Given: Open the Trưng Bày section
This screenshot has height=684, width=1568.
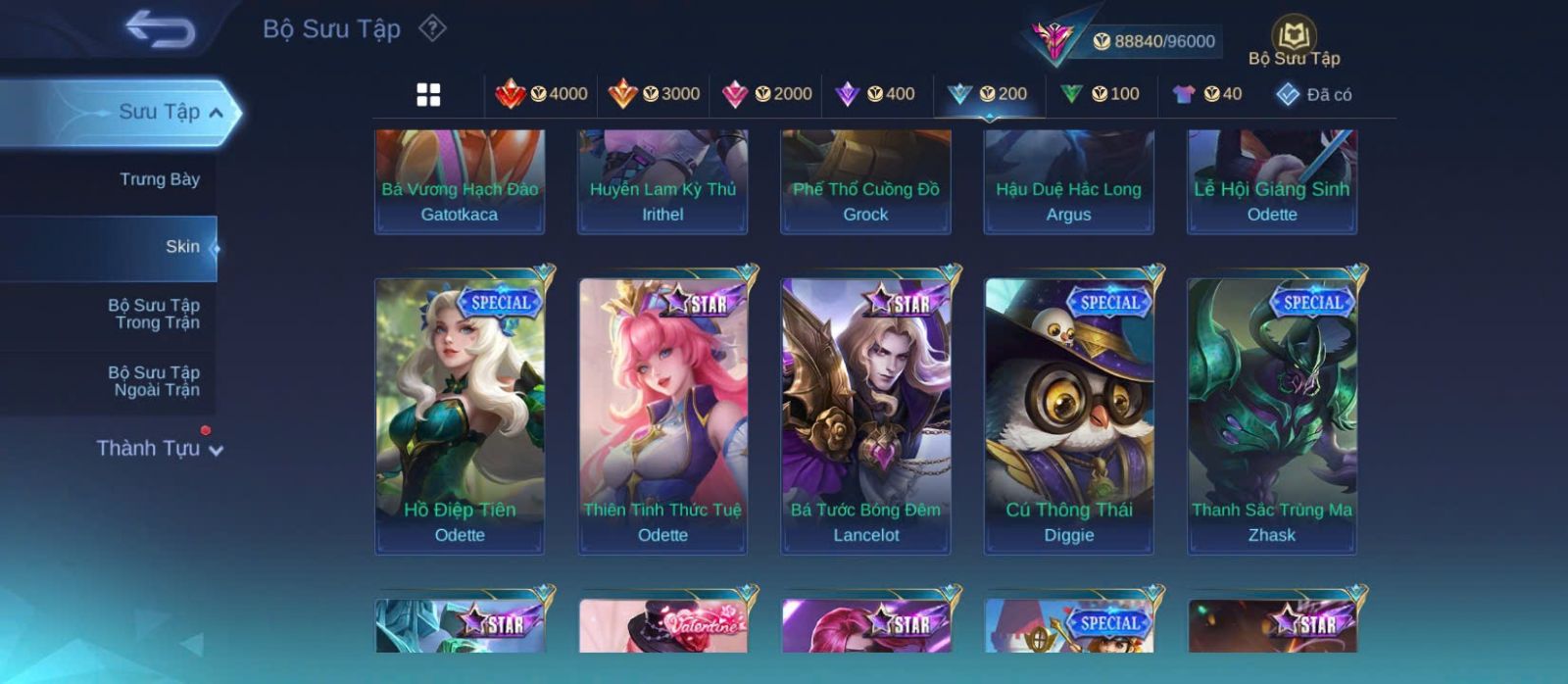Looking at the screenshot, I should click(159, 179).
